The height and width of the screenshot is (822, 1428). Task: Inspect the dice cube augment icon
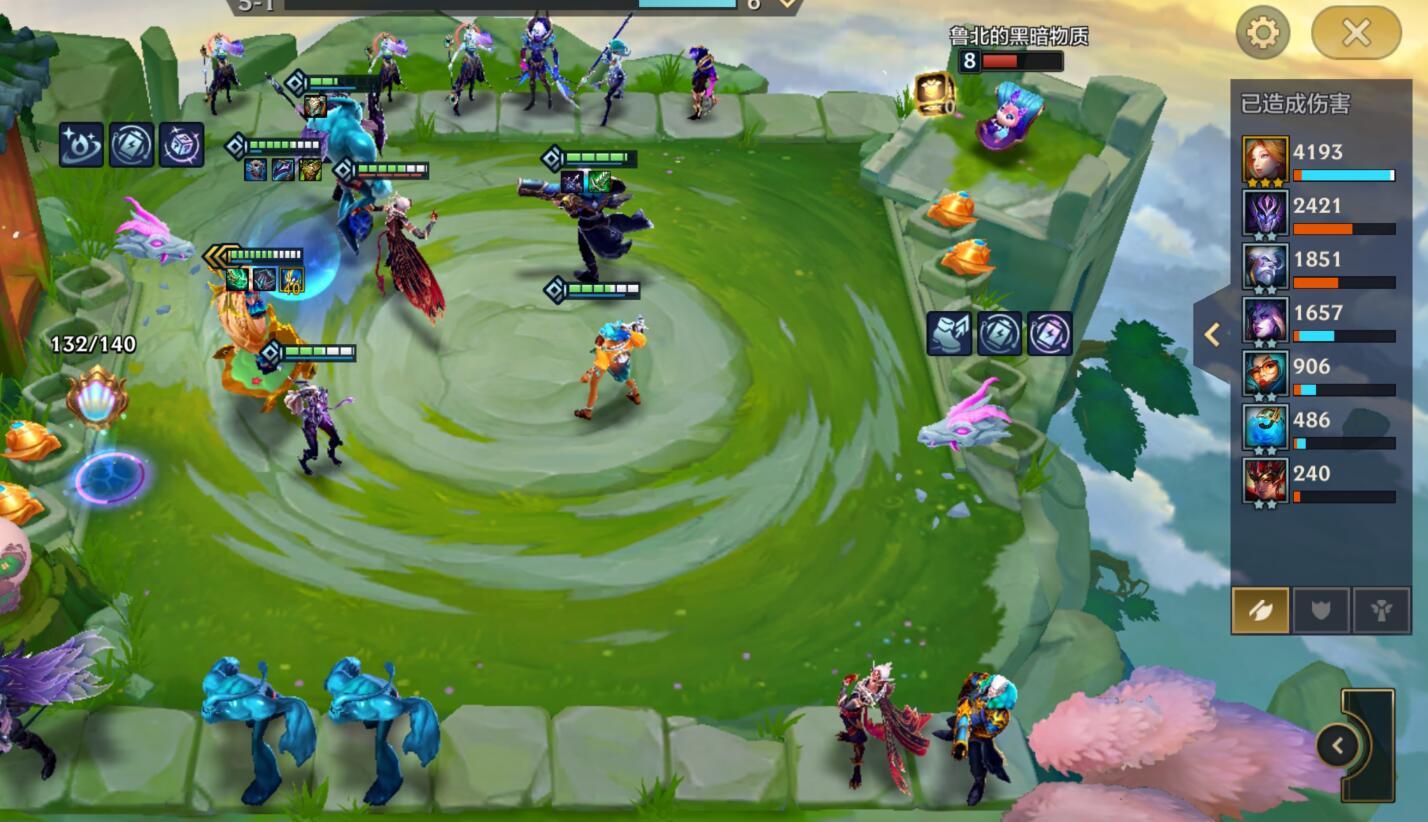(181, 146)
